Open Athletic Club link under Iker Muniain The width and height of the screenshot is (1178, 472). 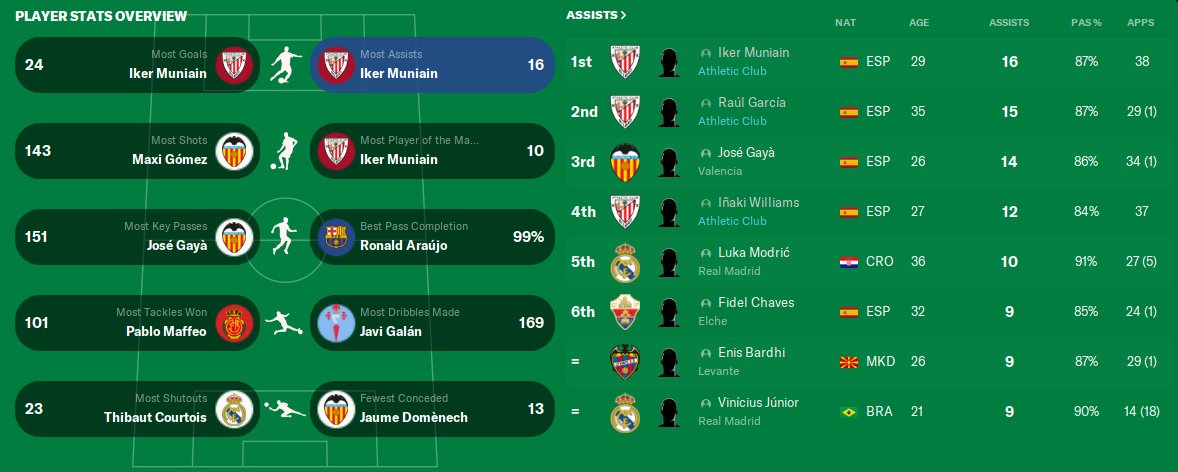click(x=732, y=71)
